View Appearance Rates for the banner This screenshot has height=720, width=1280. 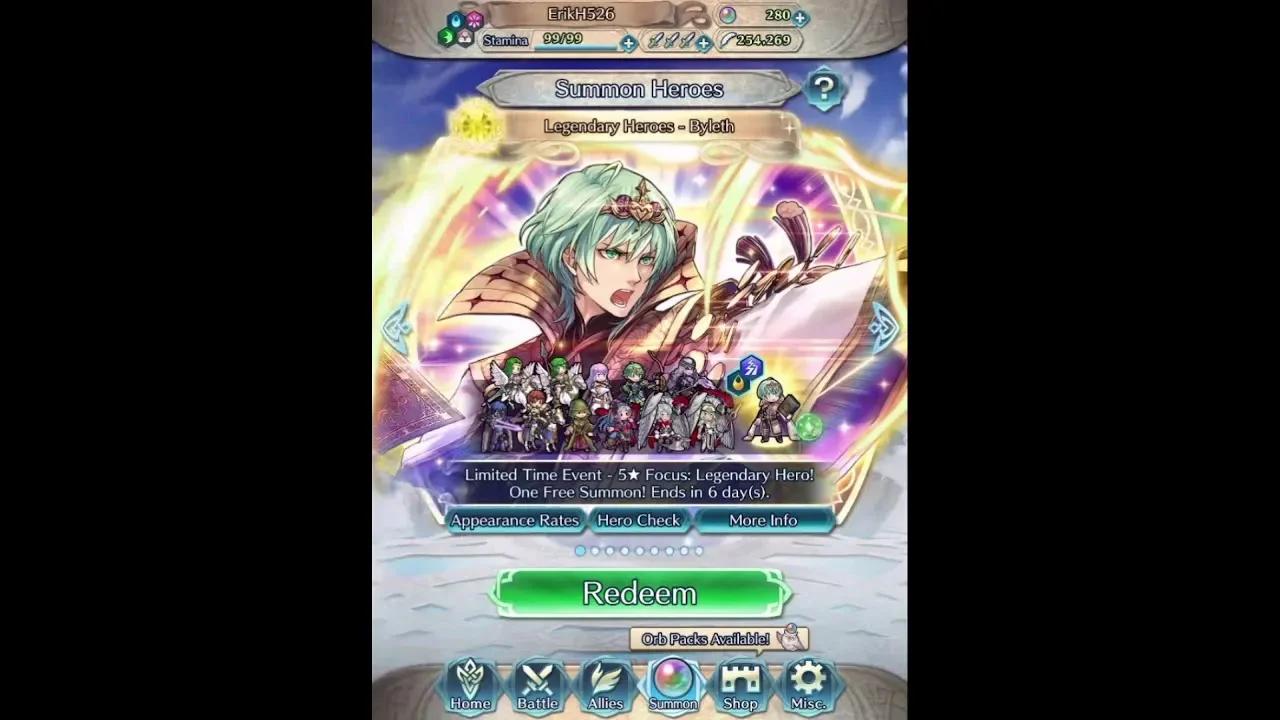[x=516, y=520]
